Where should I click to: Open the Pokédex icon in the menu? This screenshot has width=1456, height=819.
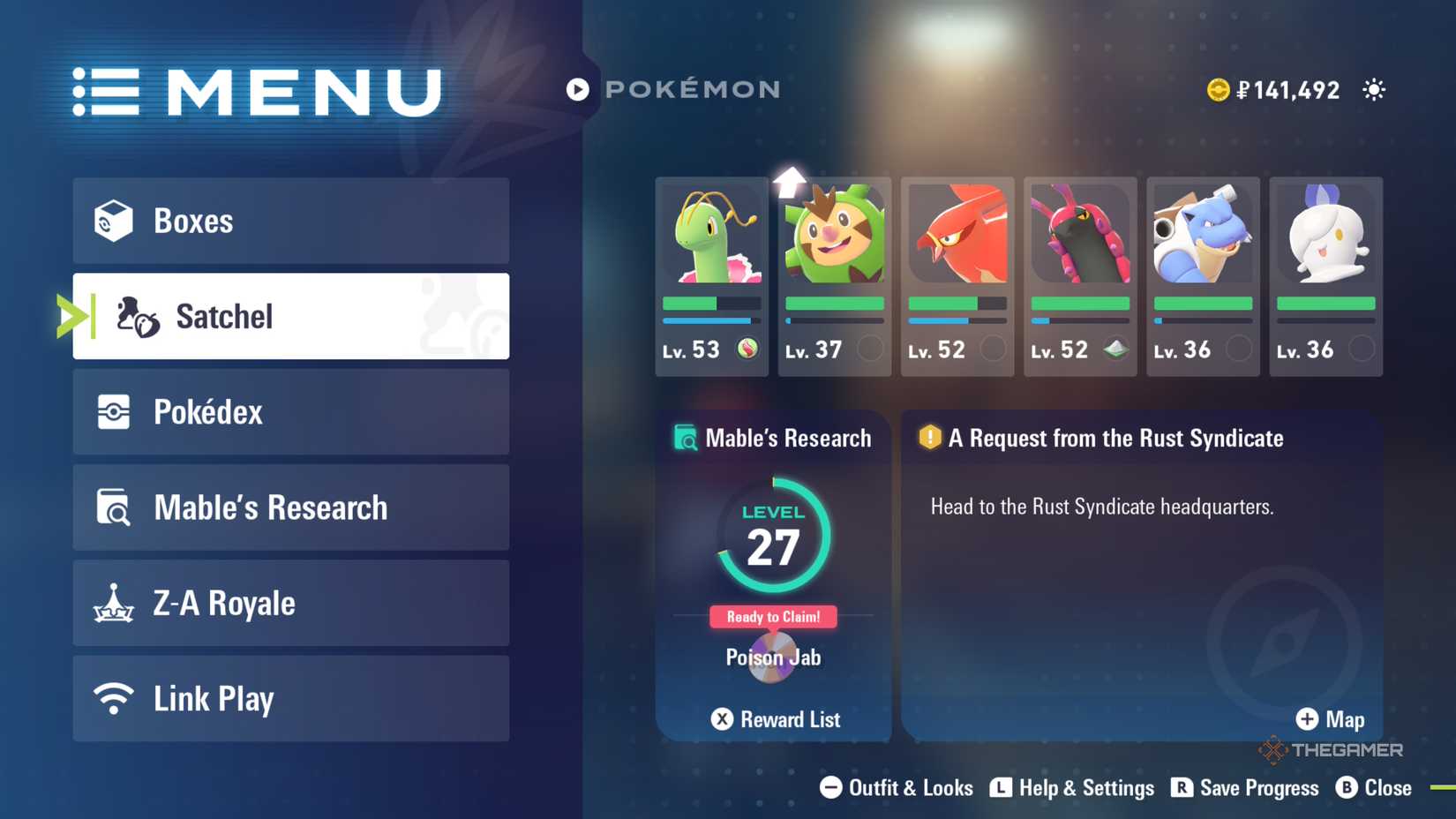(x=116, y=411)
